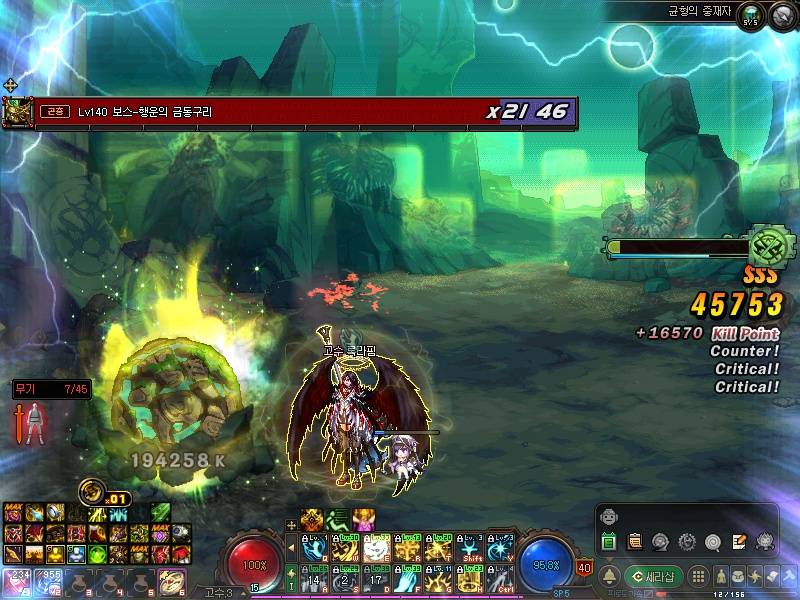800x600 pixels.
Task: Use the consumable with 234 count
Action: click(x=16, y=580)
